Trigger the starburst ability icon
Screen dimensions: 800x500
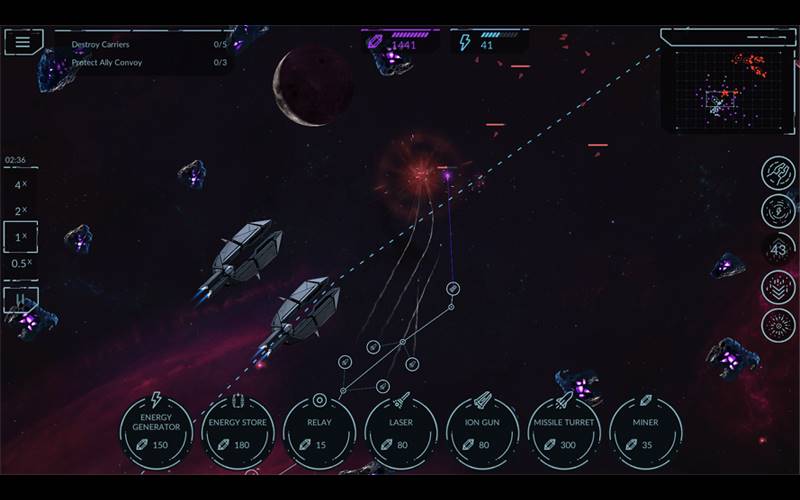coord(778,325)
